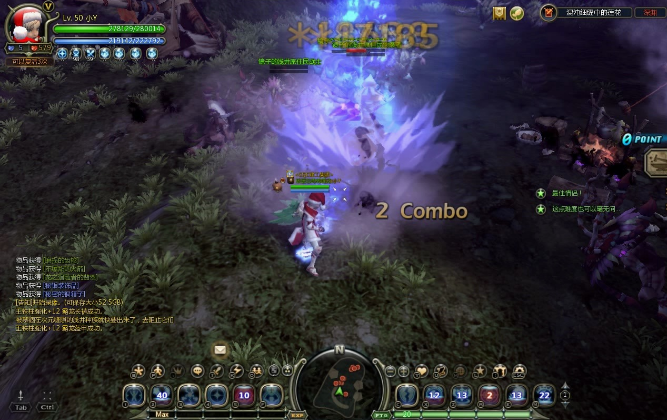Screen dimensions: 667x420
Task: Click the round green leaf icon
Action: [x=517, y=12]
